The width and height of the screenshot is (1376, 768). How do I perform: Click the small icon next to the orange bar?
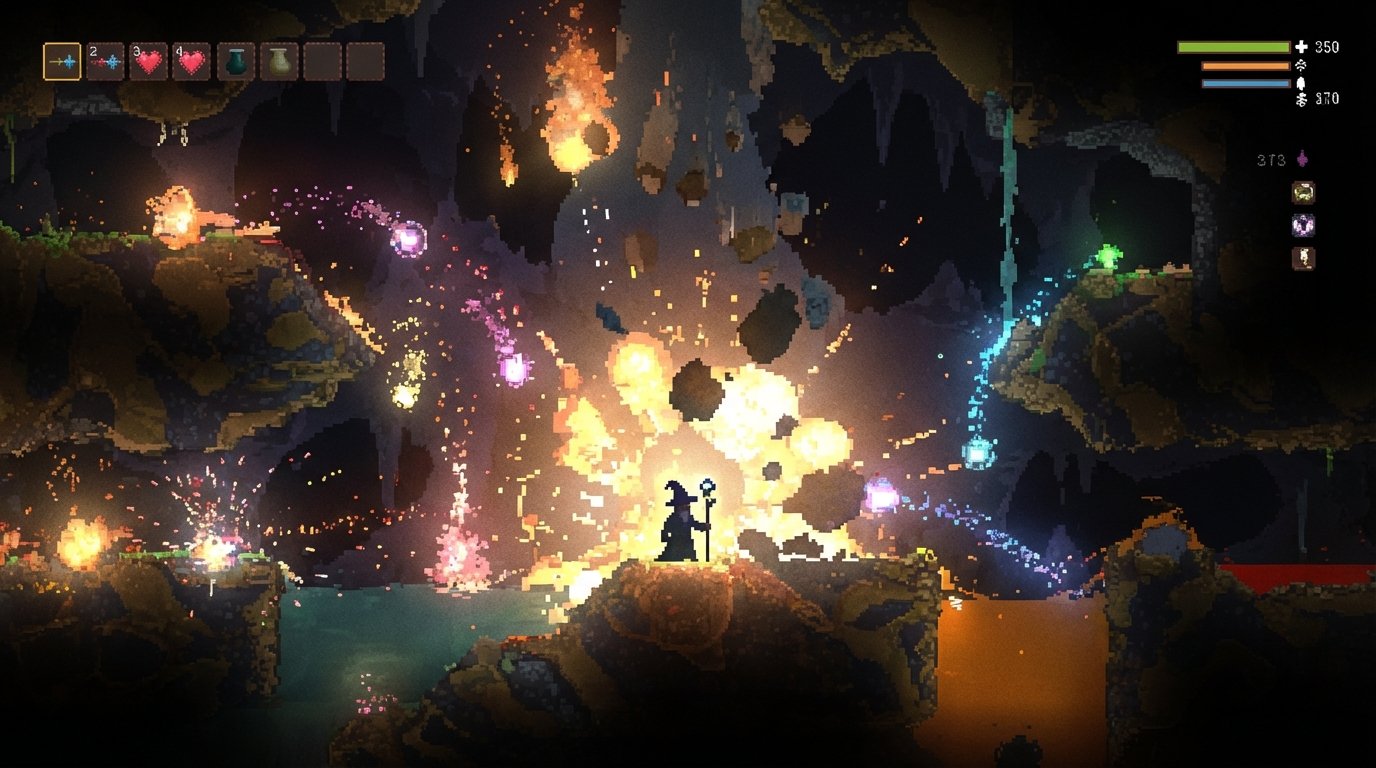[1301, 66]
